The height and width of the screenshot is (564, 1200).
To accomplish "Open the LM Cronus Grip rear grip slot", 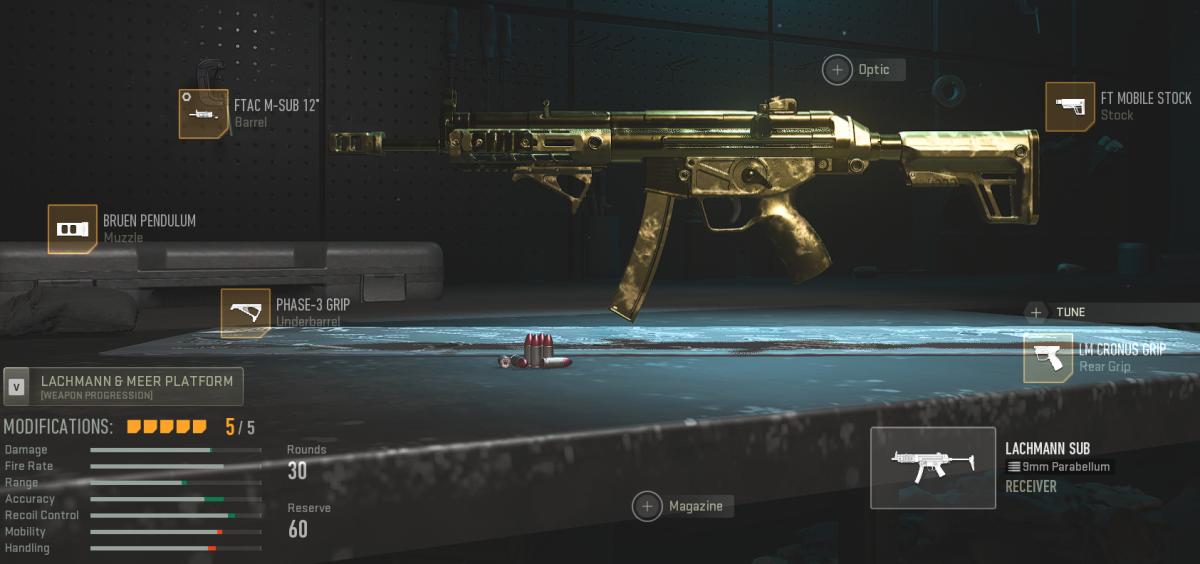I will [x=1048, y=358].
